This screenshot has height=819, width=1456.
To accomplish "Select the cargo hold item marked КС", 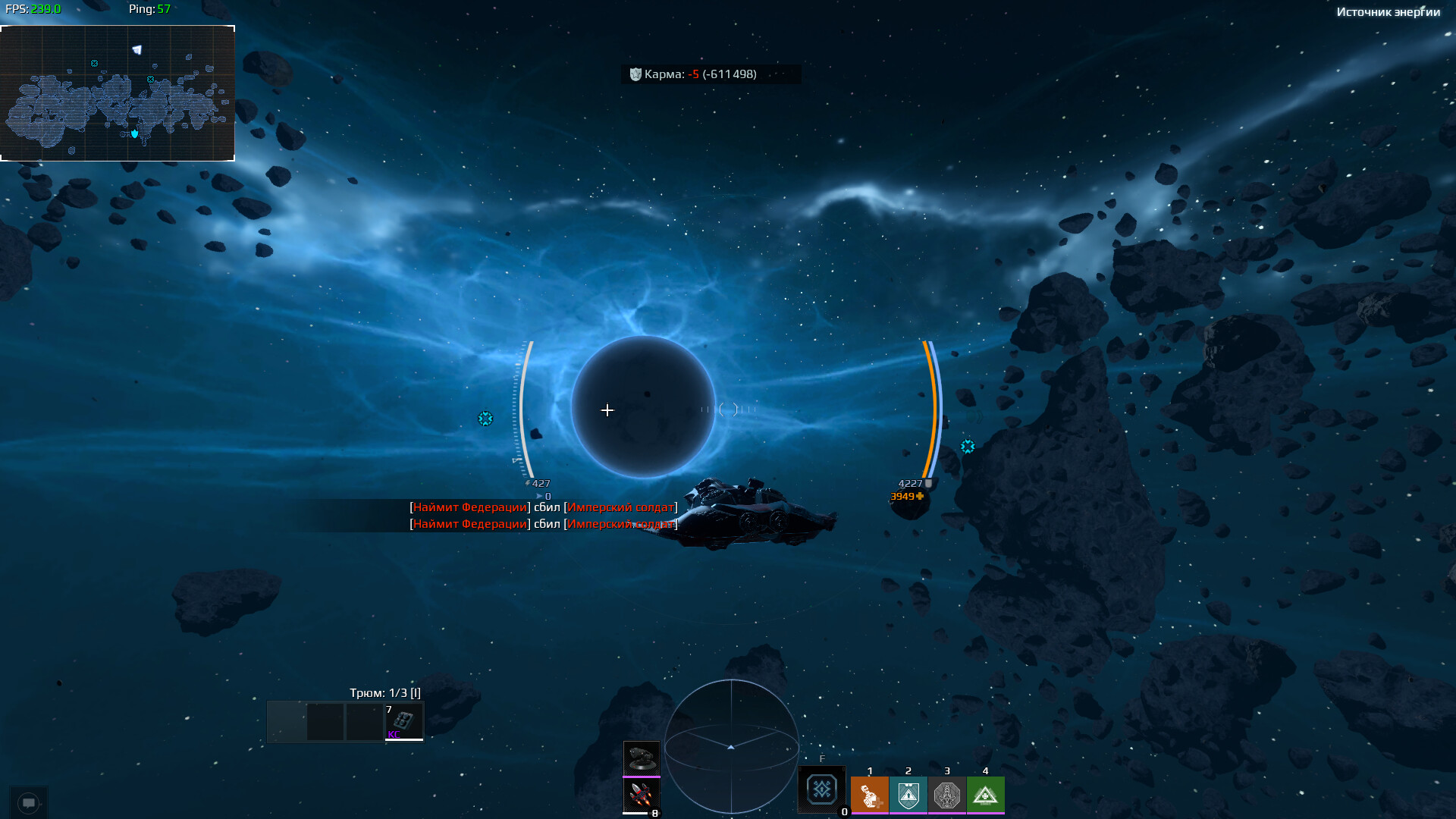I will 403,722.
